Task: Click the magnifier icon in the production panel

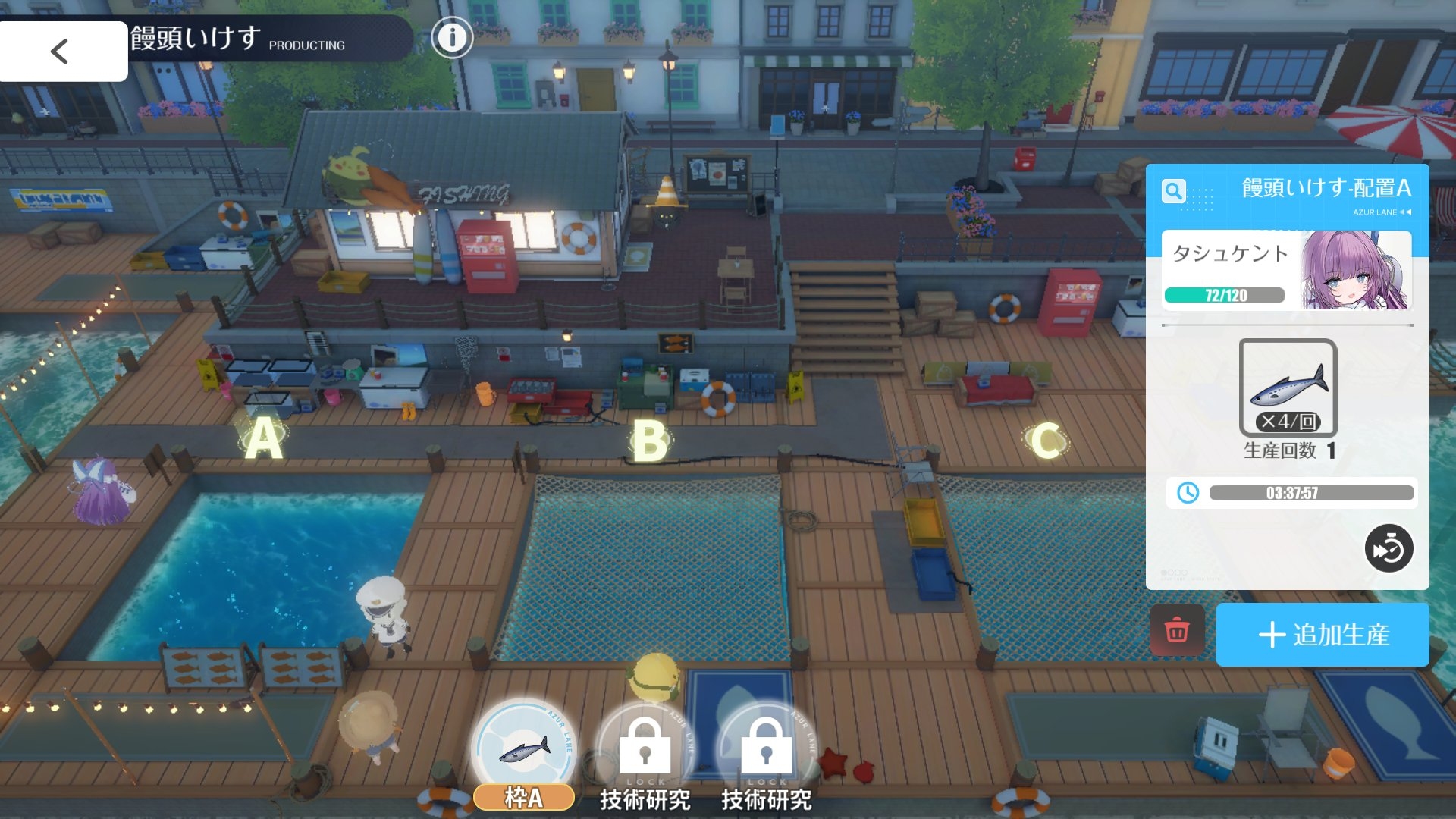Action: pyautogui.click(x=1173, y=190)
